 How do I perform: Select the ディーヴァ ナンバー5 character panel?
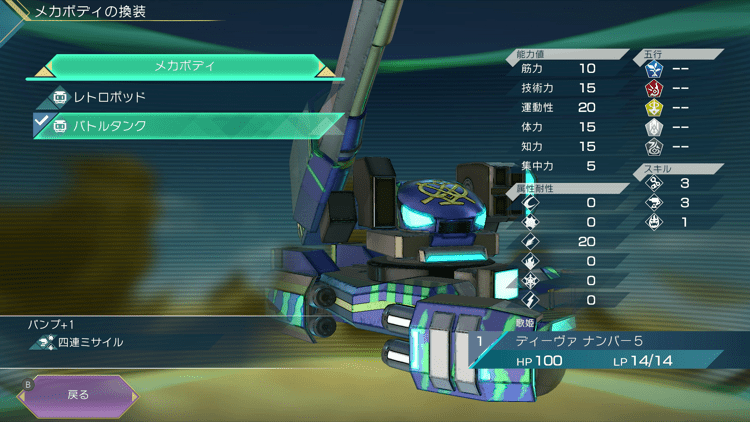(x=600, y=350)
